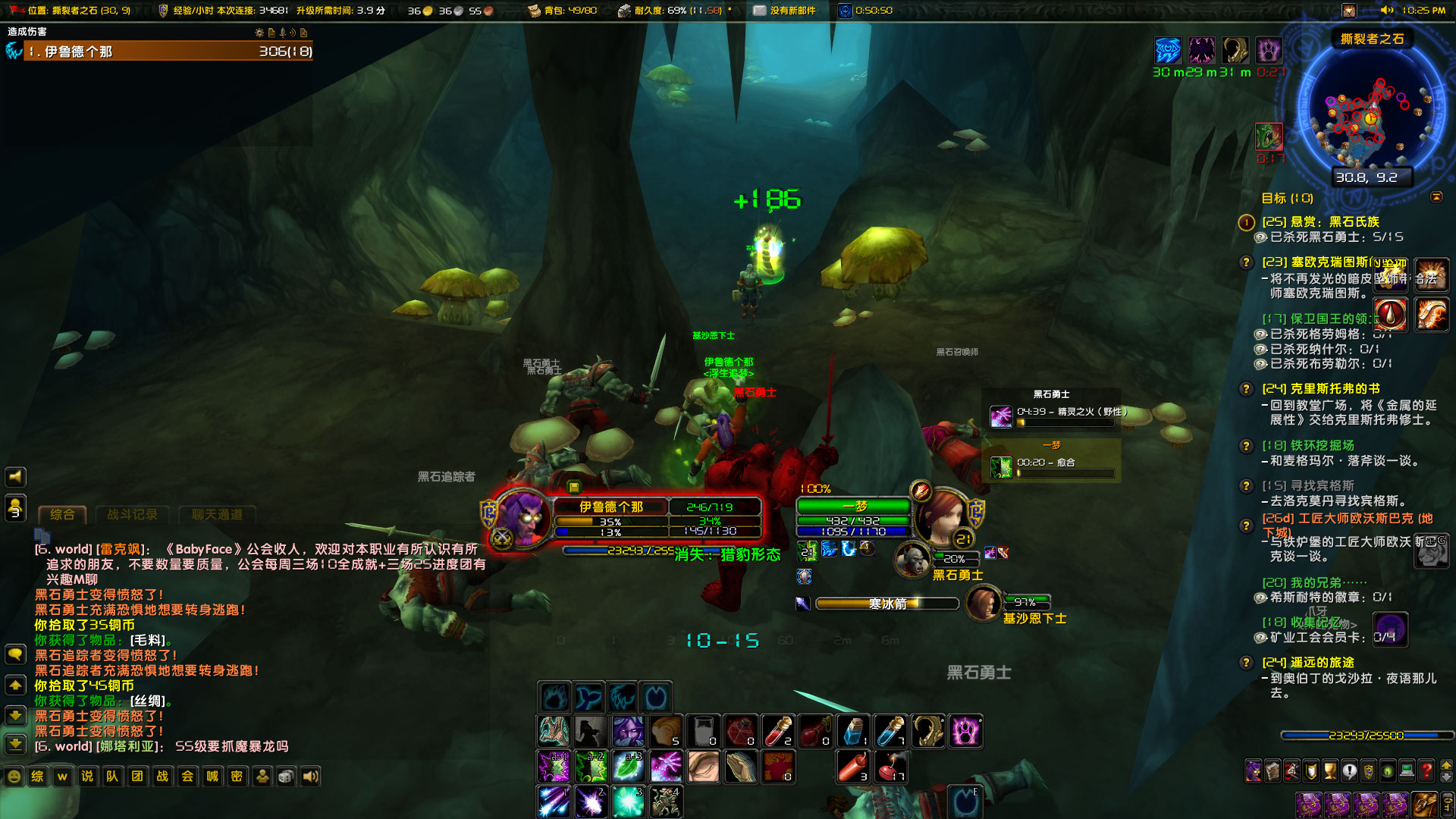Click the 寒冰箭 cast bar of 基沙恩下士

tap(886, 604)
